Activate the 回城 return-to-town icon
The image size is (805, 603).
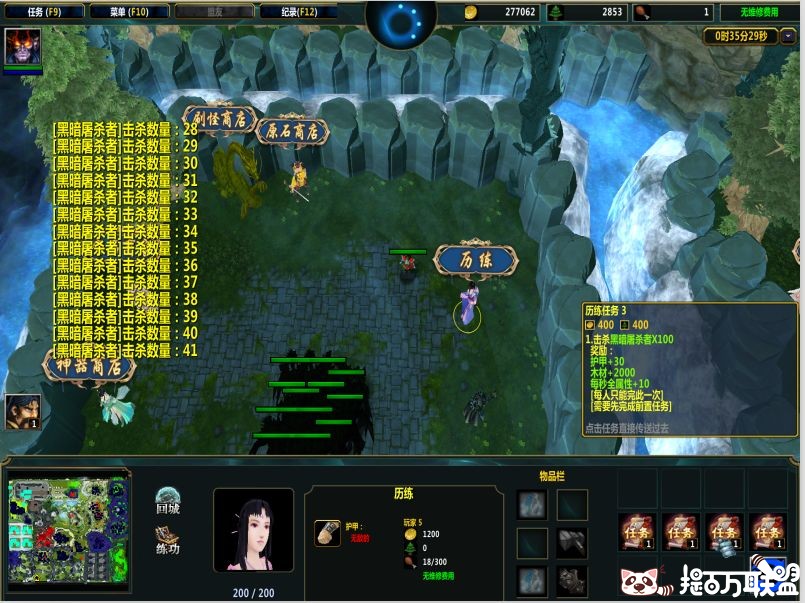click(x=168, y=499)
